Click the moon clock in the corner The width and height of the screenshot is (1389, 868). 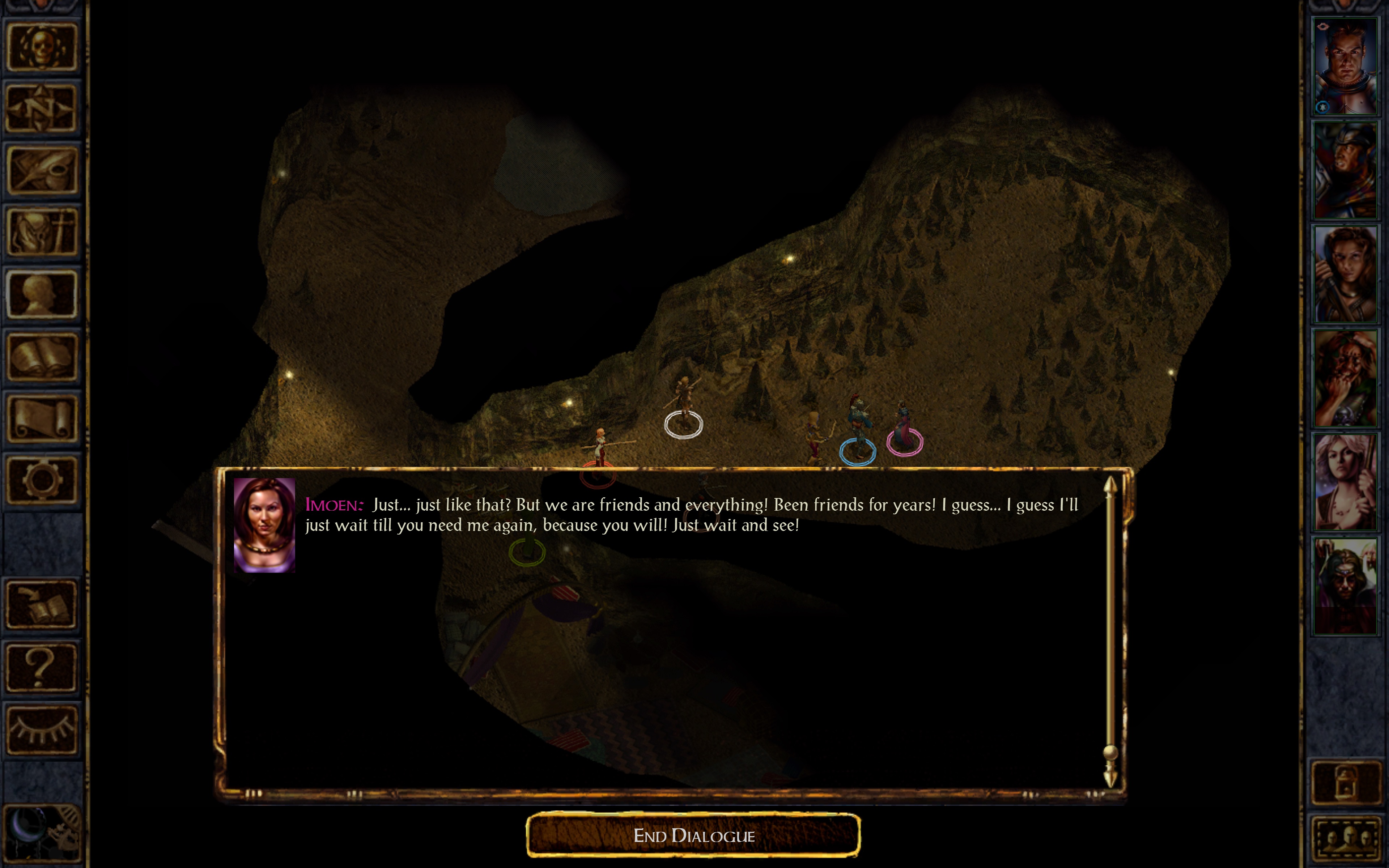click(41, 835)
